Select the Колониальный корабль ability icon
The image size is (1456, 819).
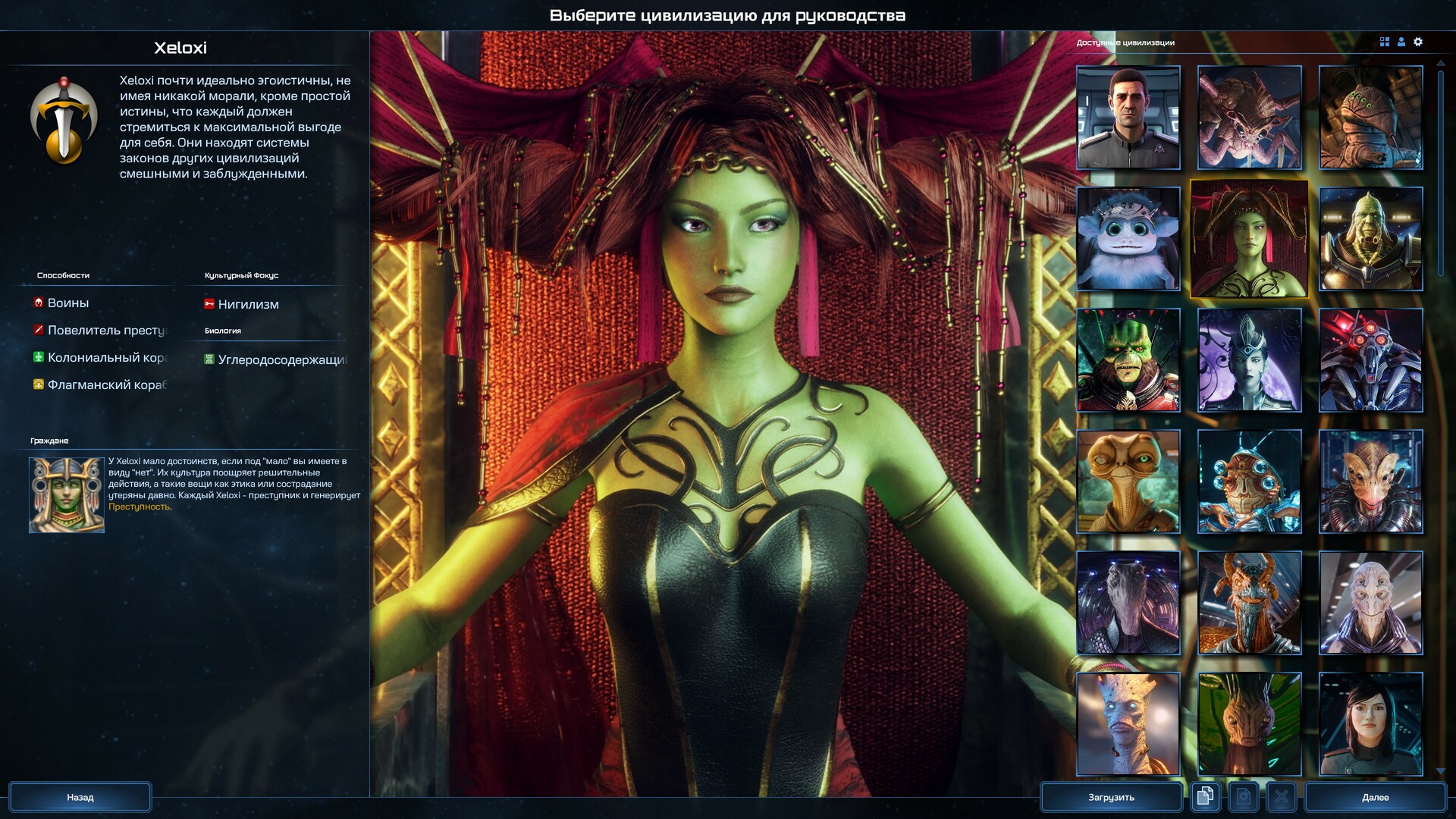click(x=37, y=357)
